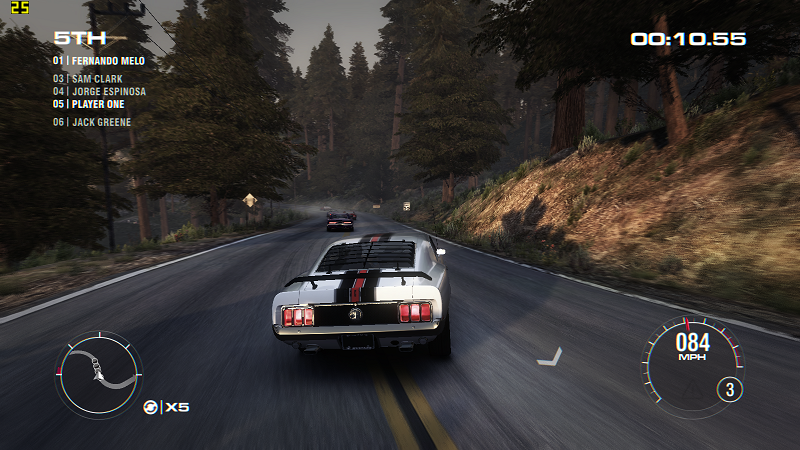Select Jack Greene's leaderboard entry
This screenshot has width=800, height=450.
(92, 122)
